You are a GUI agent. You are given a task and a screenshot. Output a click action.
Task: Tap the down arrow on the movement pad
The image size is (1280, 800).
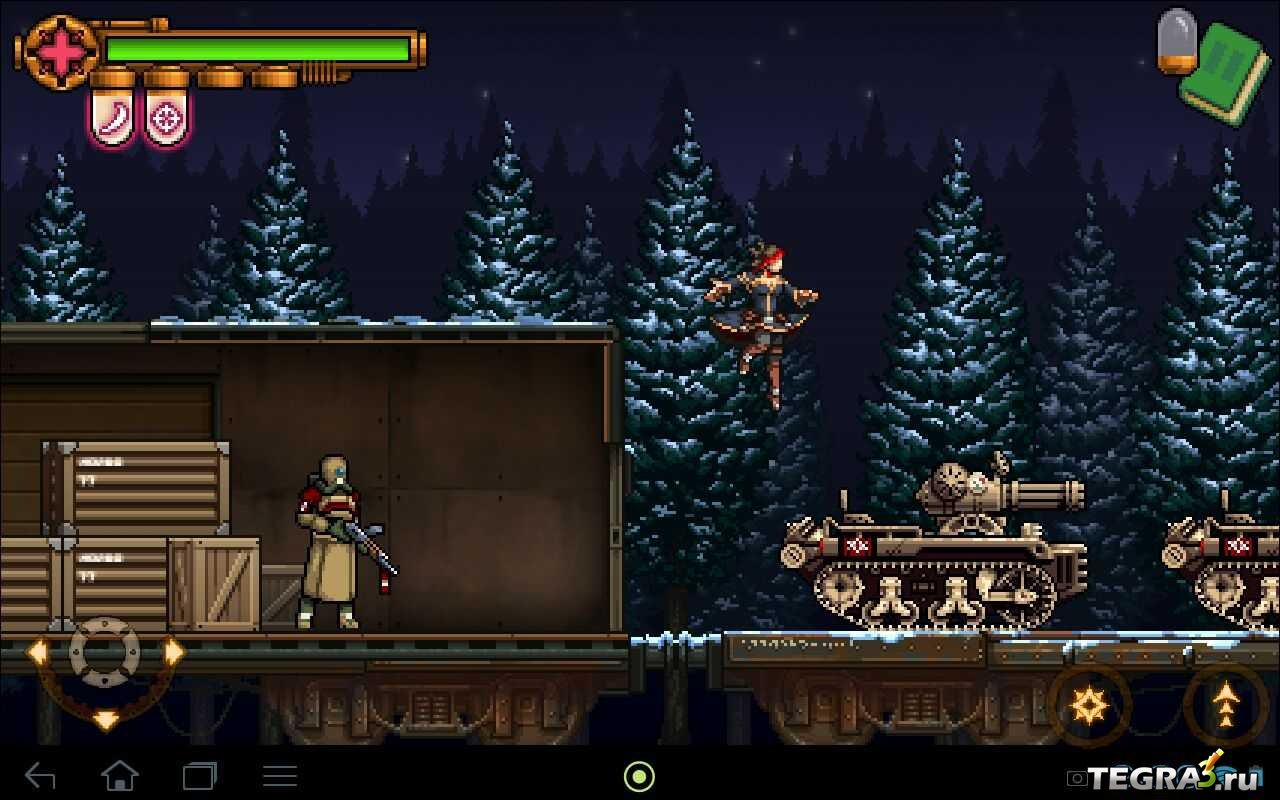click(105, 719)
